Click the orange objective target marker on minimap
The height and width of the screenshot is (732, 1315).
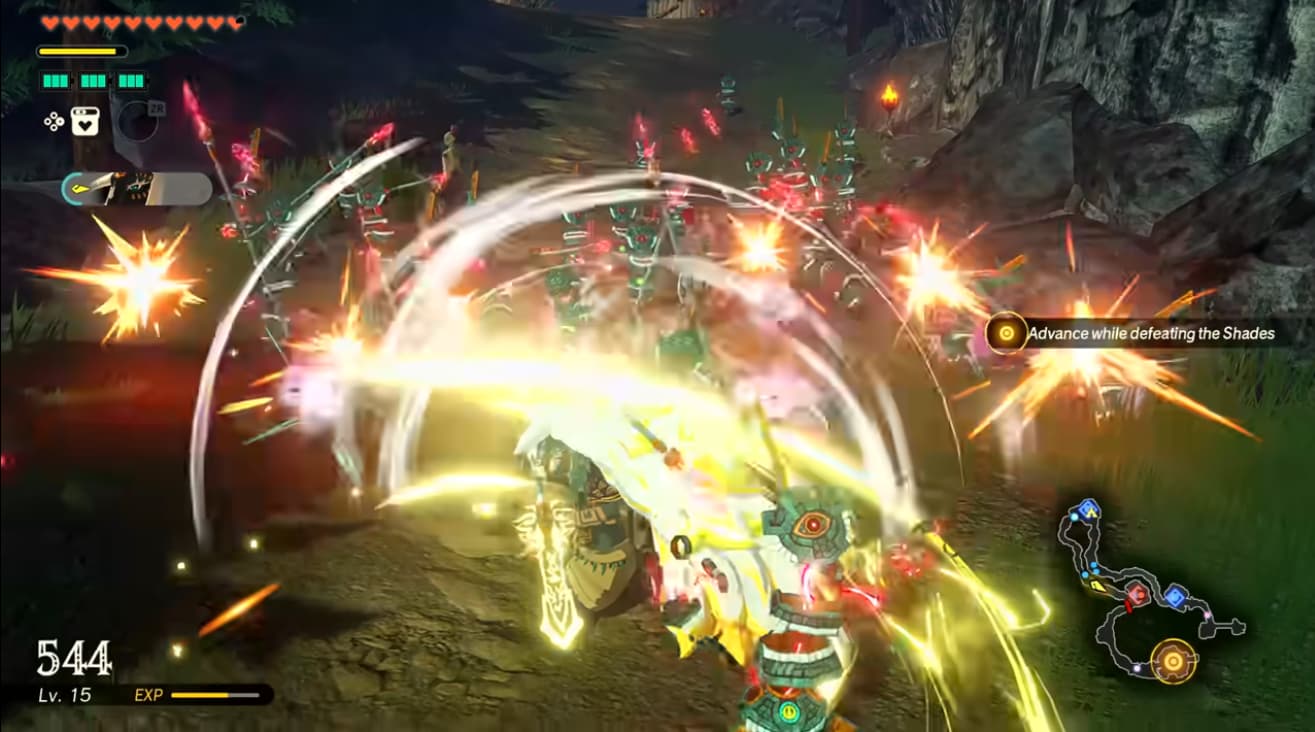[1172, 660]
